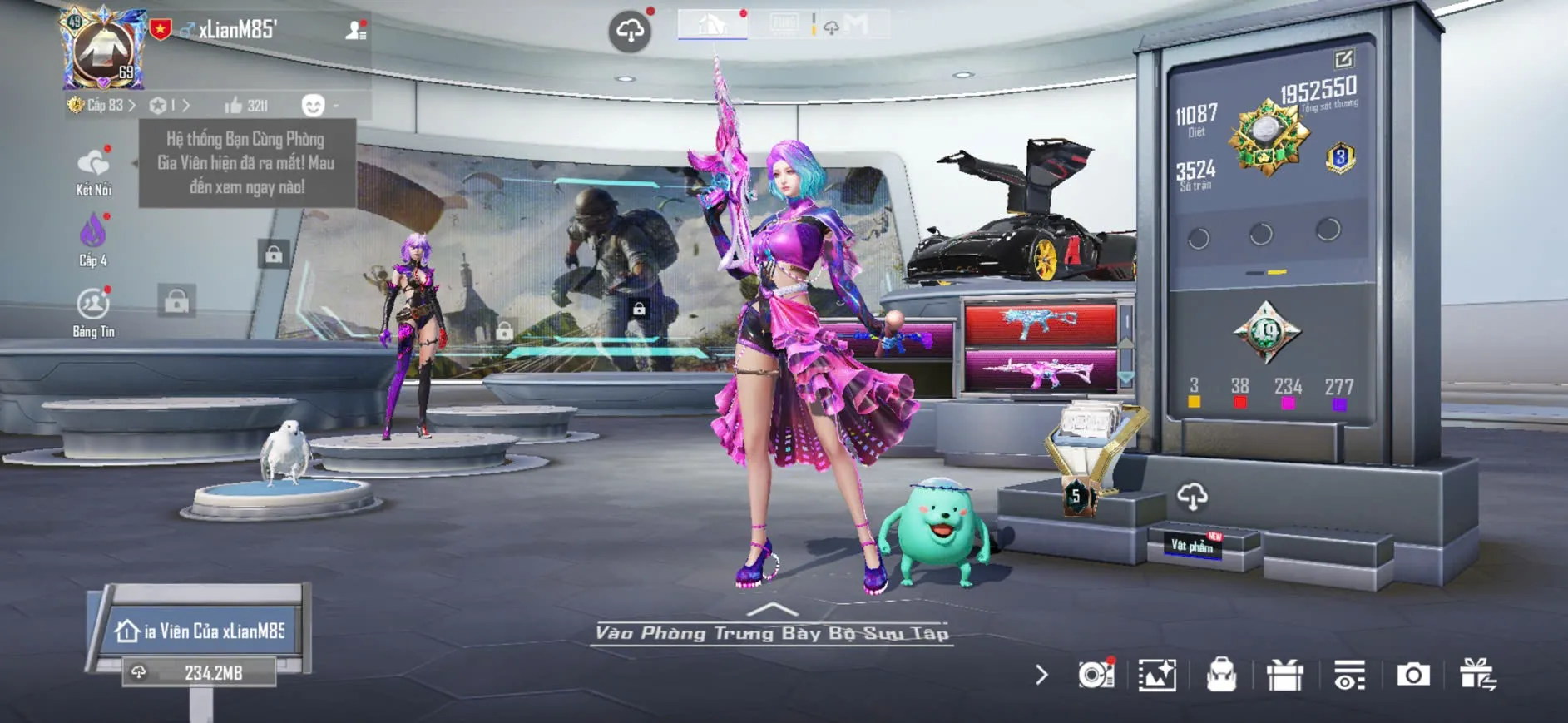Viewport: 1568px width, 723px height.
Task: Open the smiley face status selector
Action: 314,106
